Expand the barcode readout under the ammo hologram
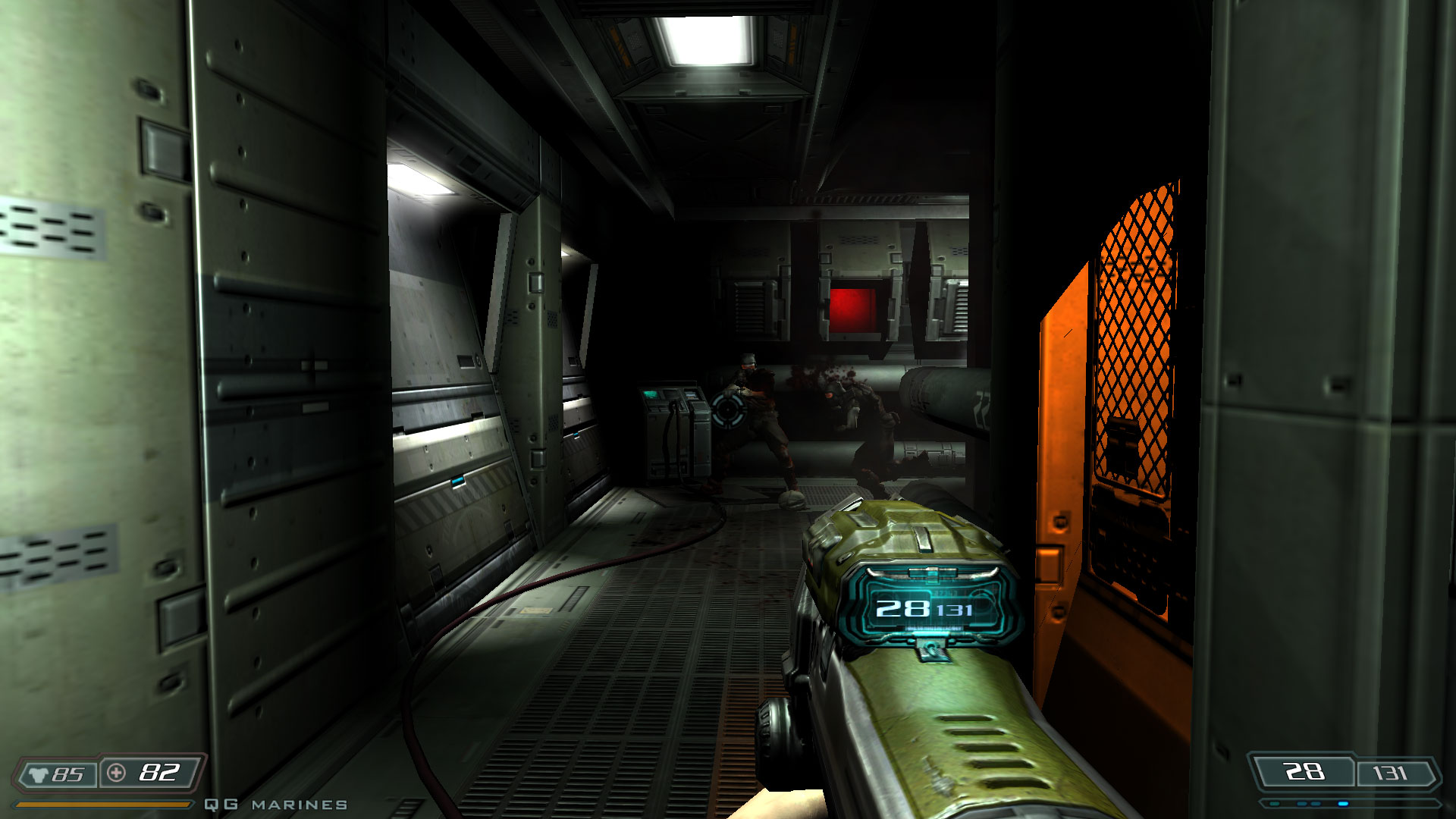This screenshot has width=1456, height=819. tap(933, 628)
